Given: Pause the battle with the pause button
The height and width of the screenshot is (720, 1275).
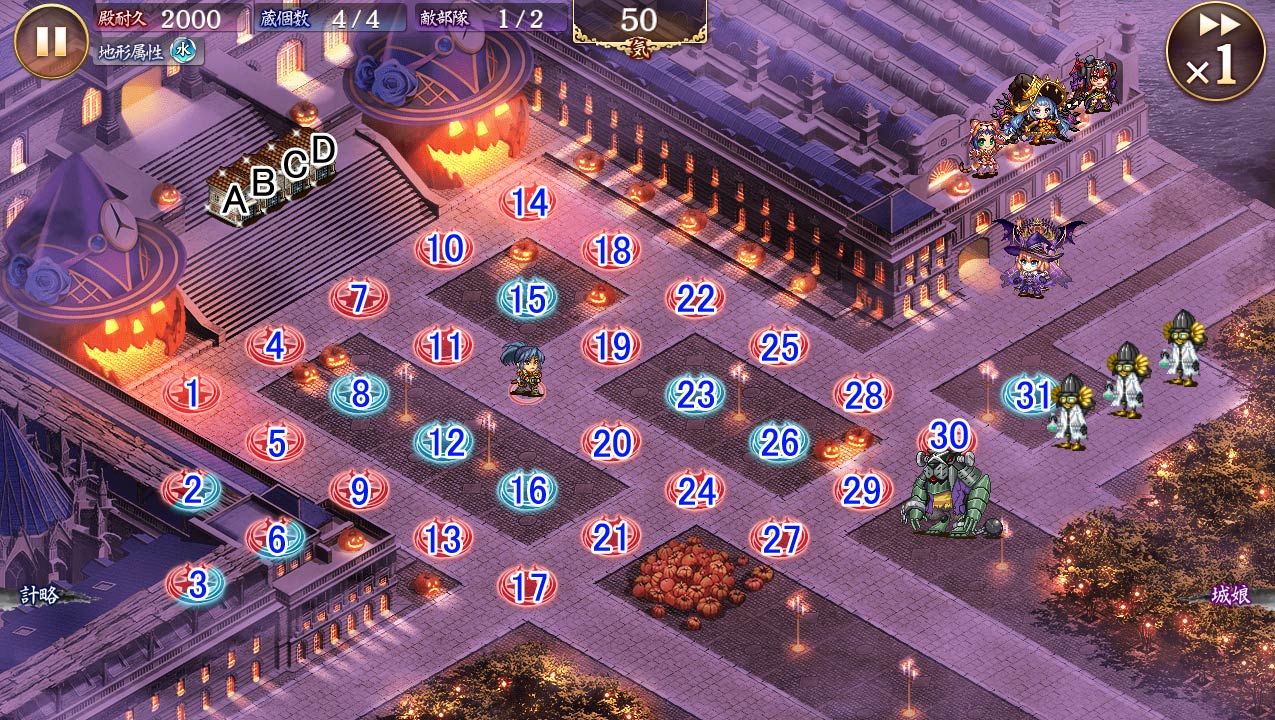Looking at the screenshot, I should tap(51, 41).
